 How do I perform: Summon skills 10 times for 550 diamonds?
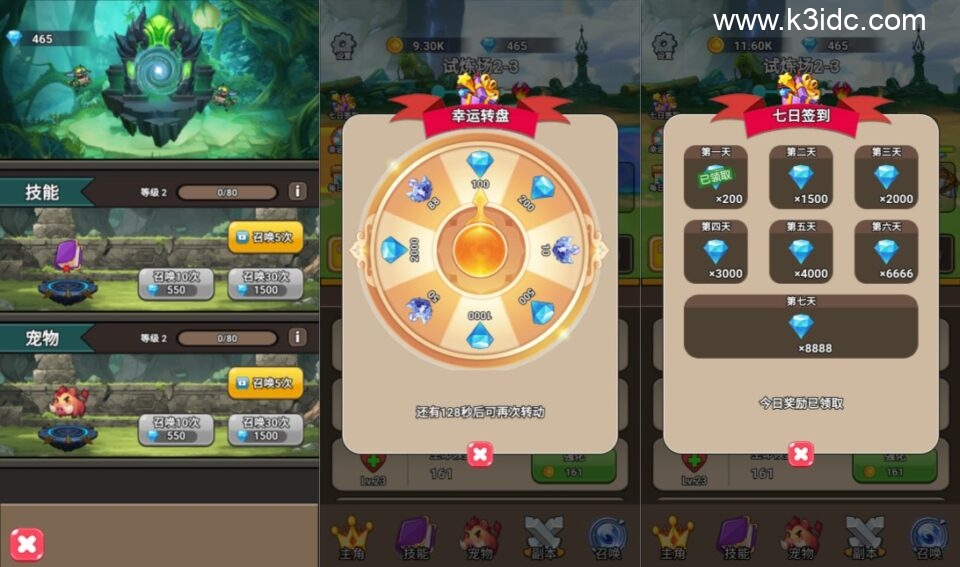pos(176,284)
